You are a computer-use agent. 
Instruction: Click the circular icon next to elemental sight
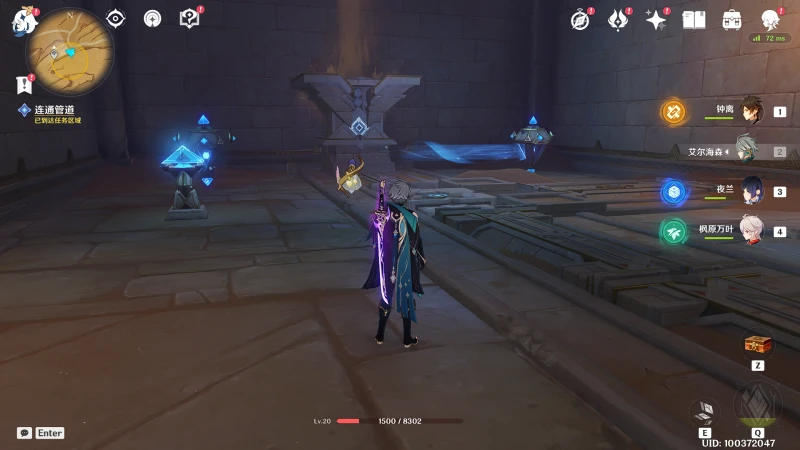(152, 18)
